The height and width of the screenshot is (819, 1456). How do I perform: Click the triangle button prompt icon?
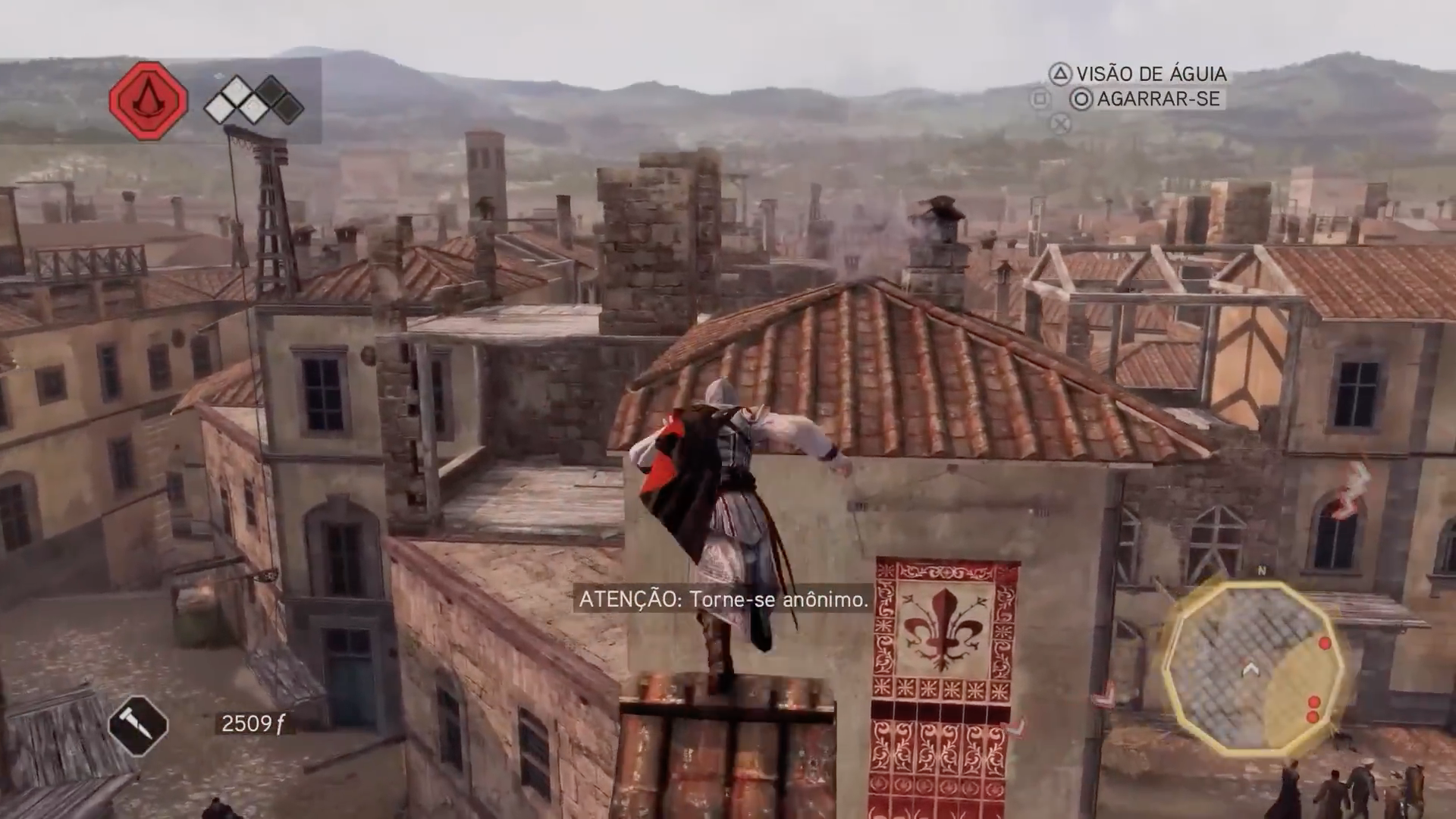1060,74
